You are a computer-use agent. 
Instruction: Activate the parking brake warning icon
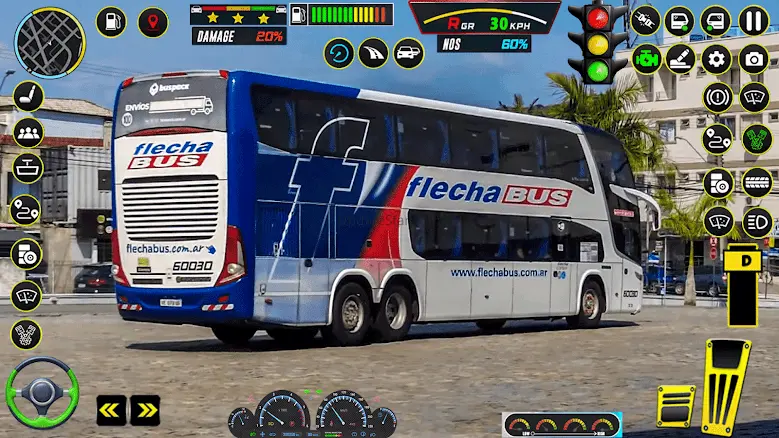(716, 97)
